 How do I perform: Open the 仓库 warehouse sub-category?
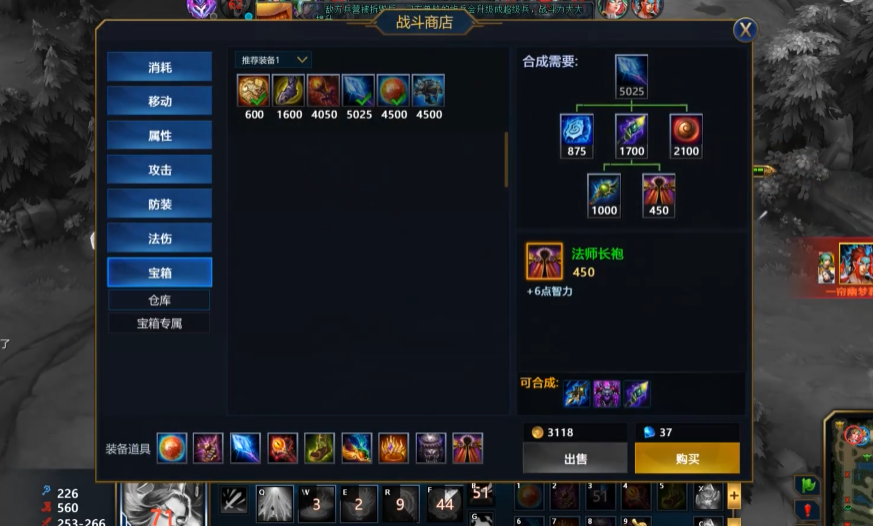coord(160,300)
